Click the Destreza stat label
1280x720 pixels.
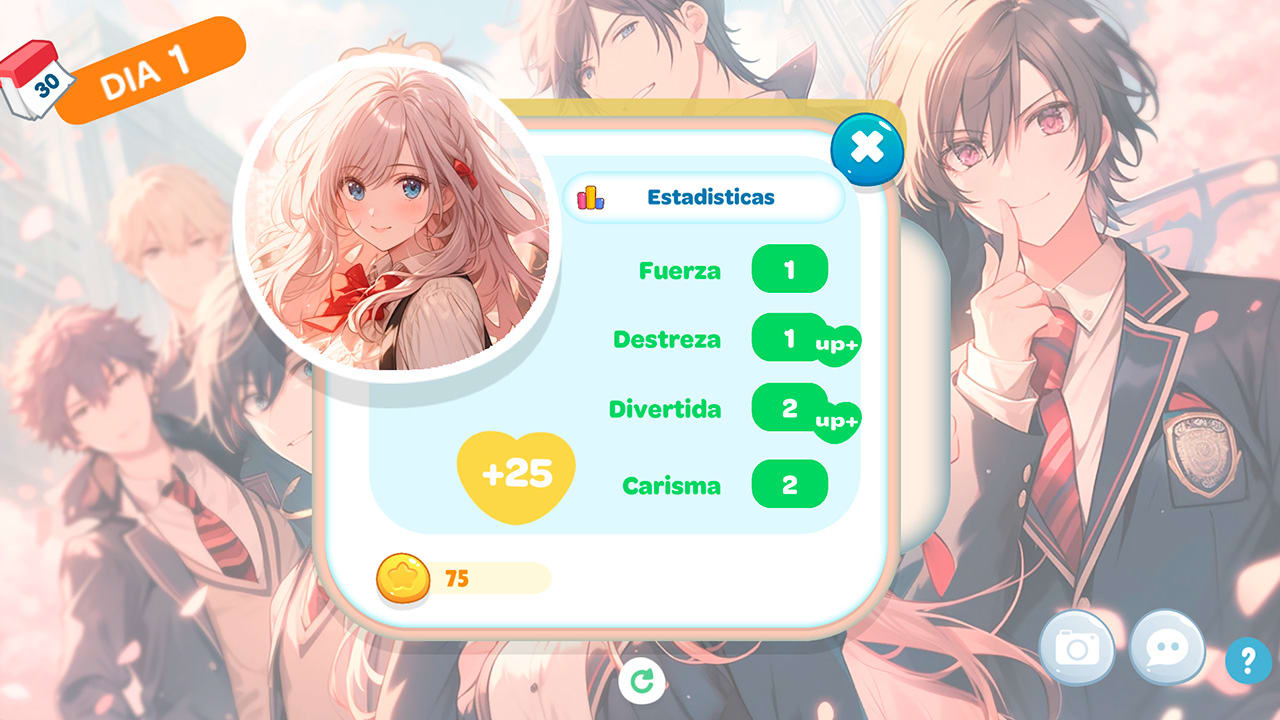coord(668,340)
